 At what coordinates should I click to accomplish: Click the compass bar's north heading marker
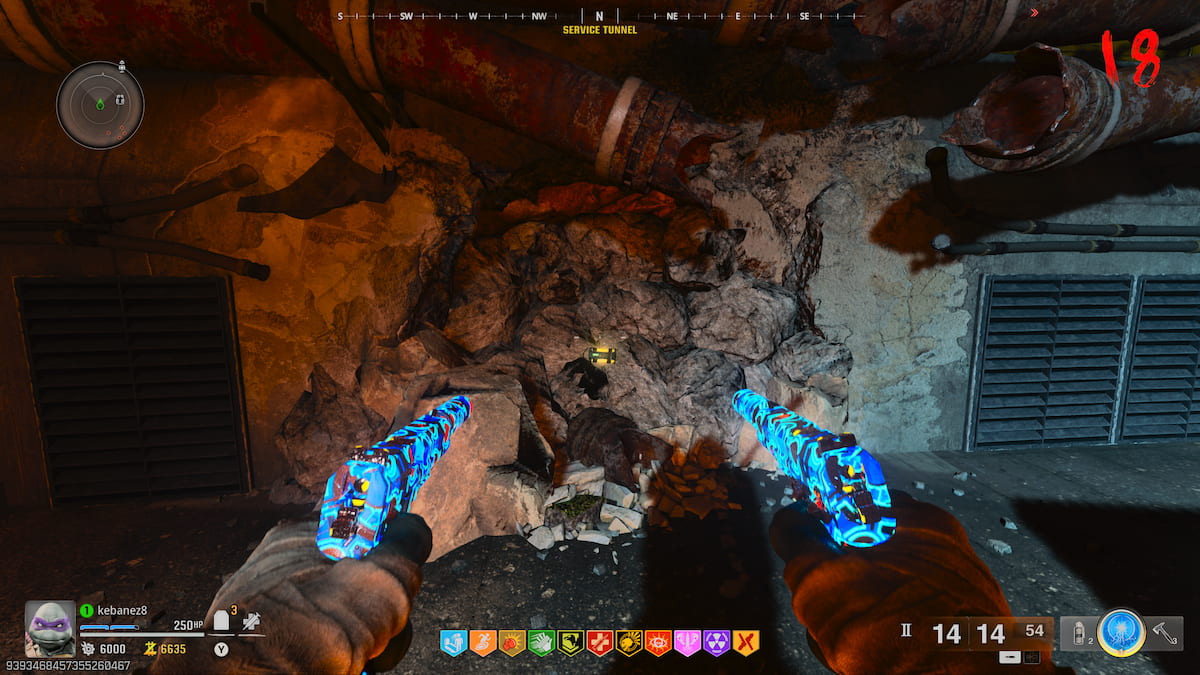(599, 16)
